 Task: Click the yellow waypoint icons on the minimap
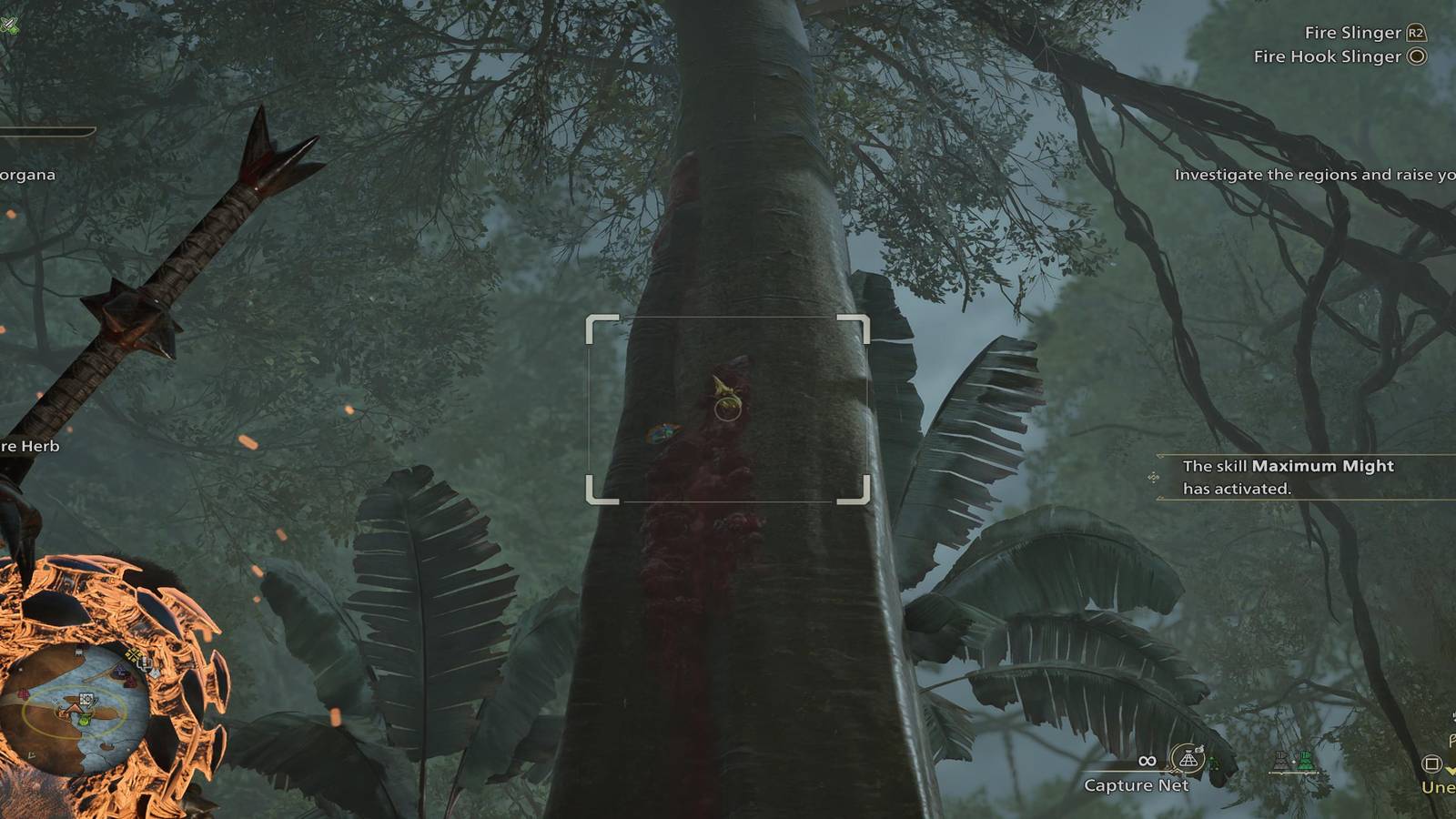tap(134, 653)
